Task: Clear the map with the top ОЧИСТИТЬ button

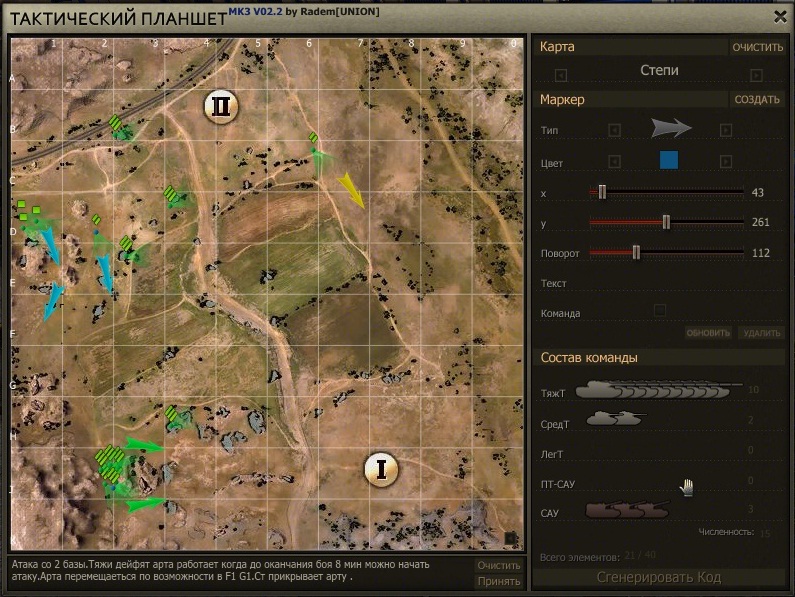Action: coord(757,47)
